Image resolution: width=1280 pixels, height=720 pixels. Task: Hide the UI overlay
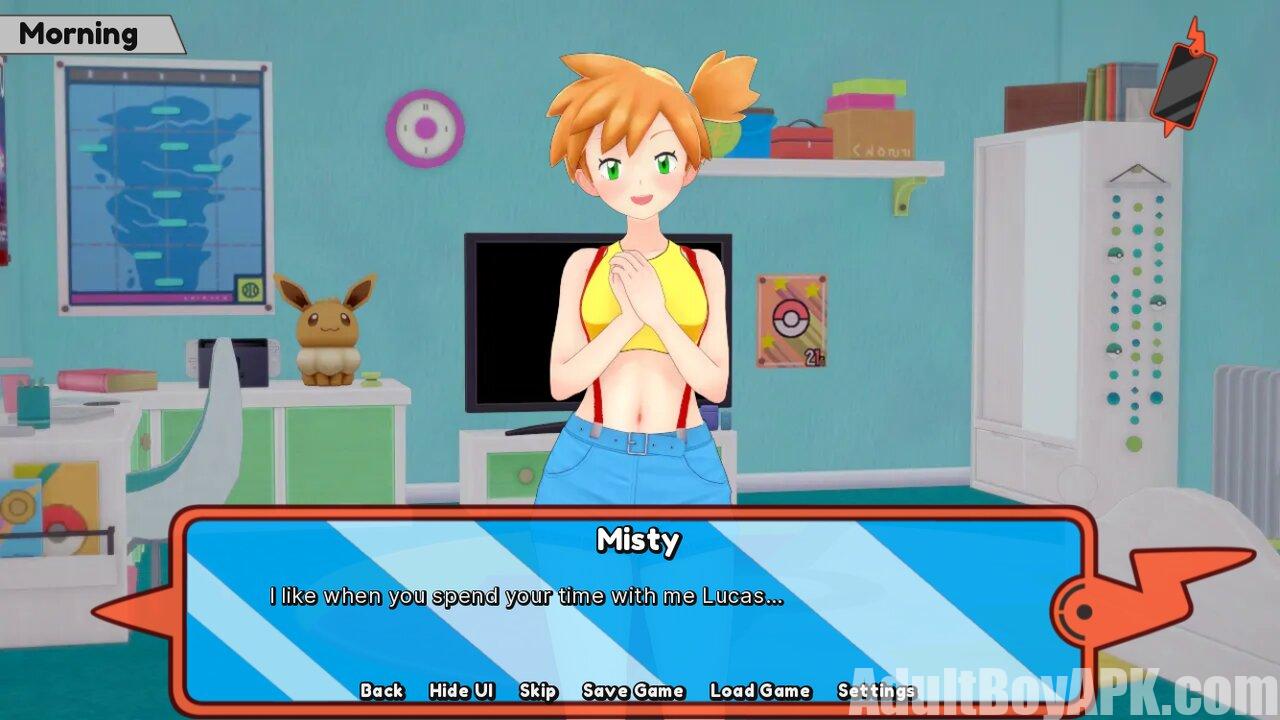tap(462, 691)
